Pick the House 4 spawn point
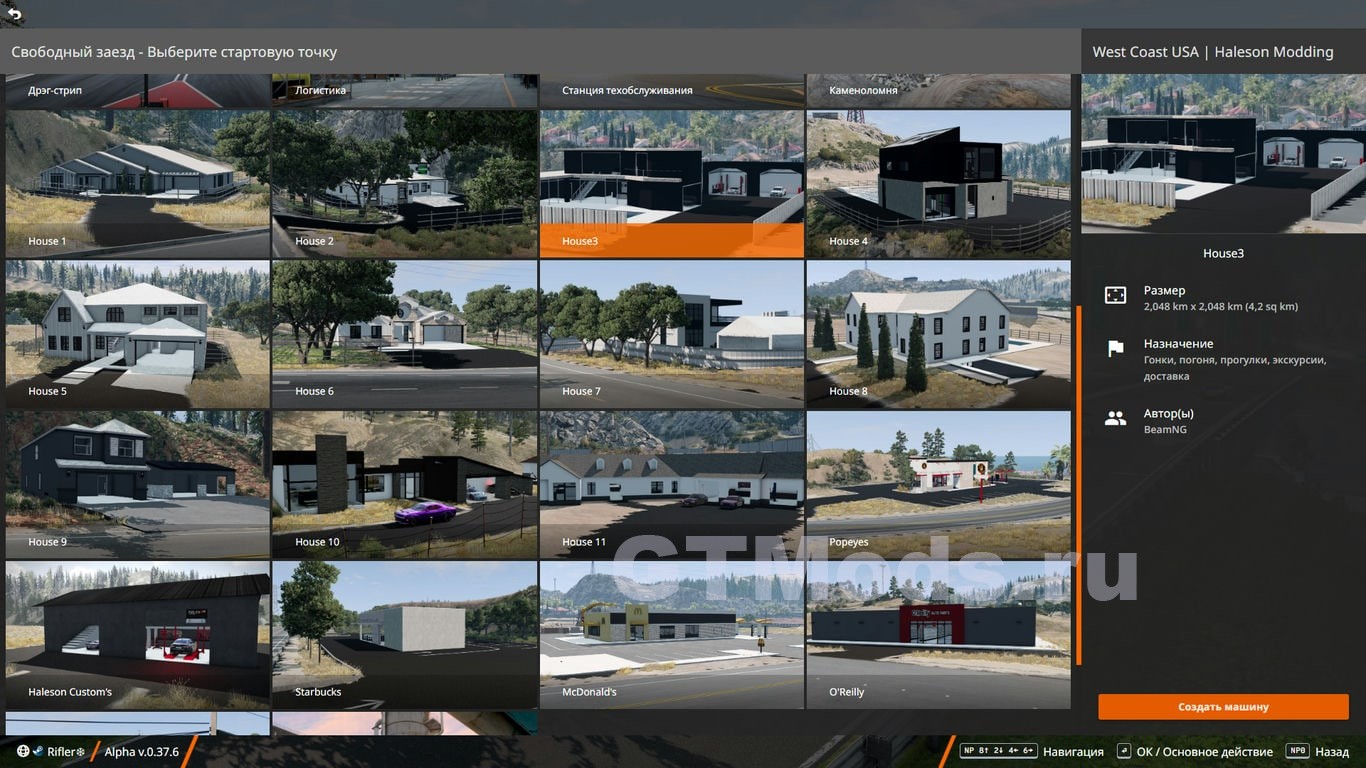This screenshot has height=768, width=1366. [938, 183]
